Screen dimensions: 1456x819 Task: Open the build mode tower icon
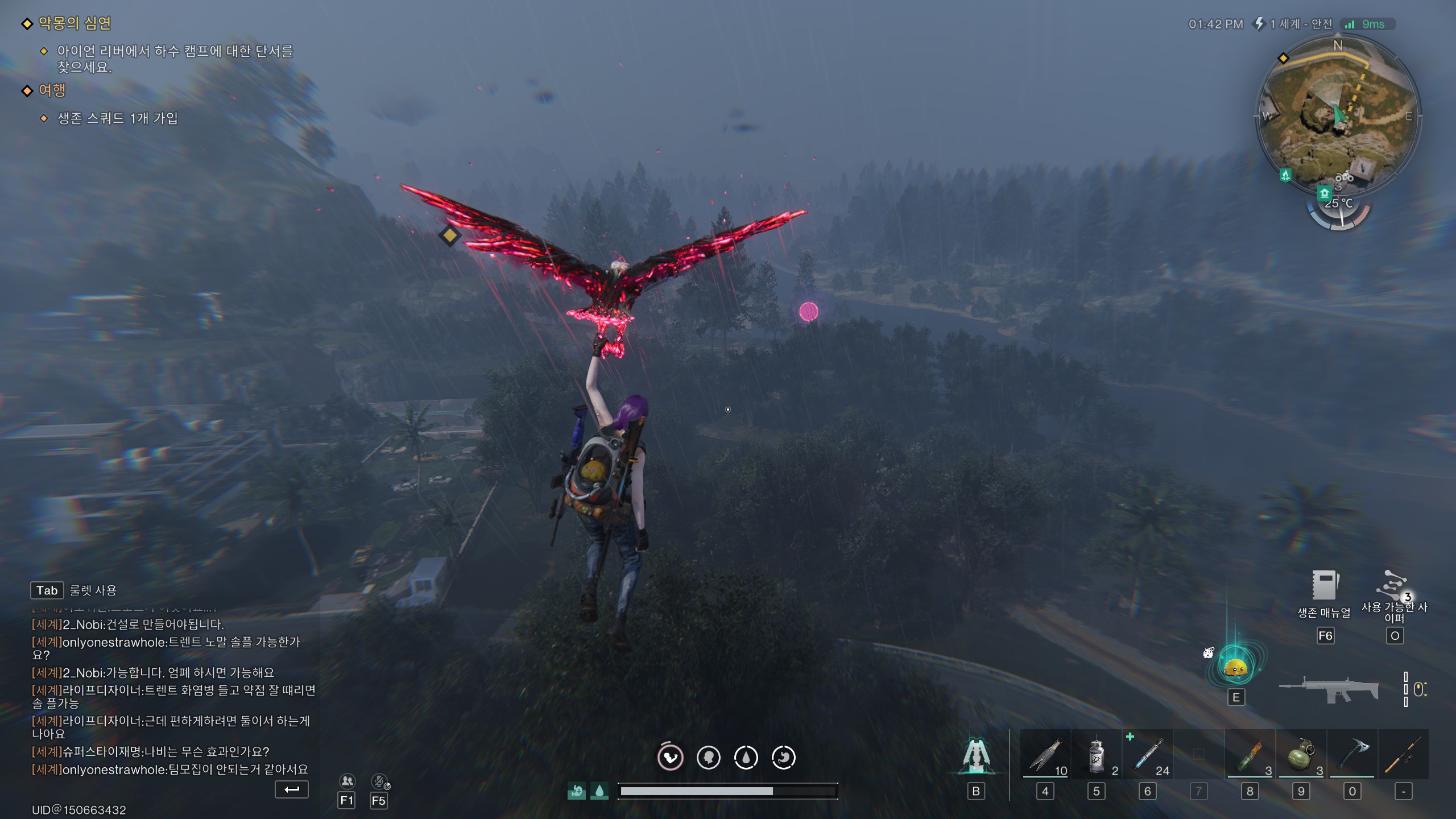[x=976, y=756]
